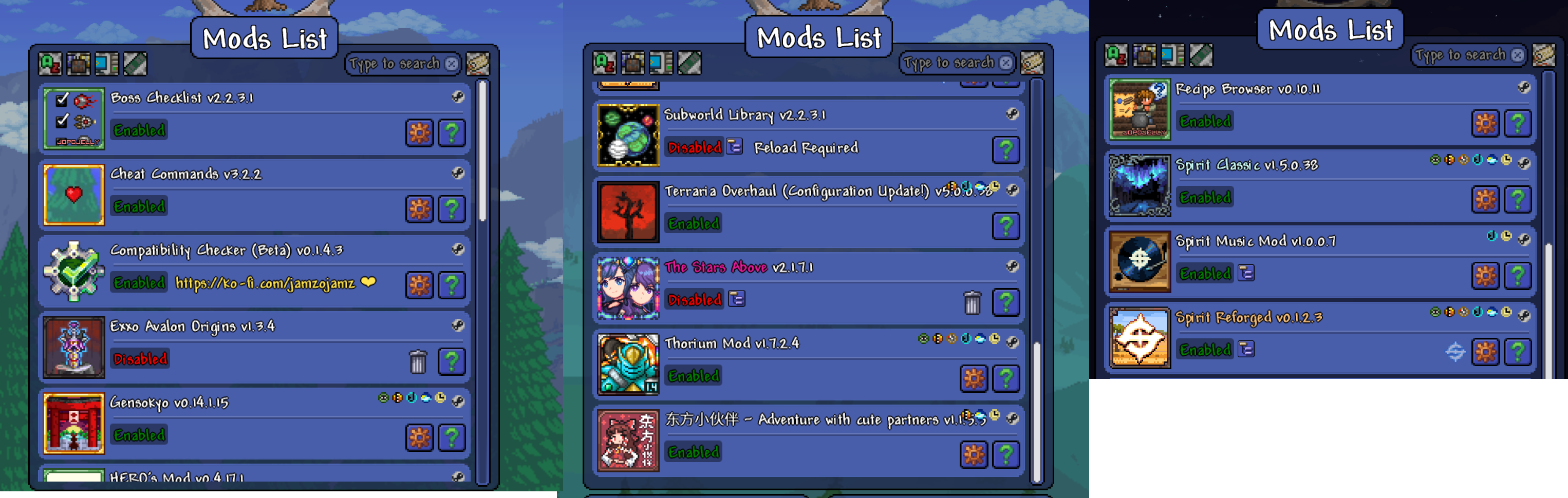Enable The Stars Above mod
This screenshot has height=498, width=1568.
(x=694, y=300)
